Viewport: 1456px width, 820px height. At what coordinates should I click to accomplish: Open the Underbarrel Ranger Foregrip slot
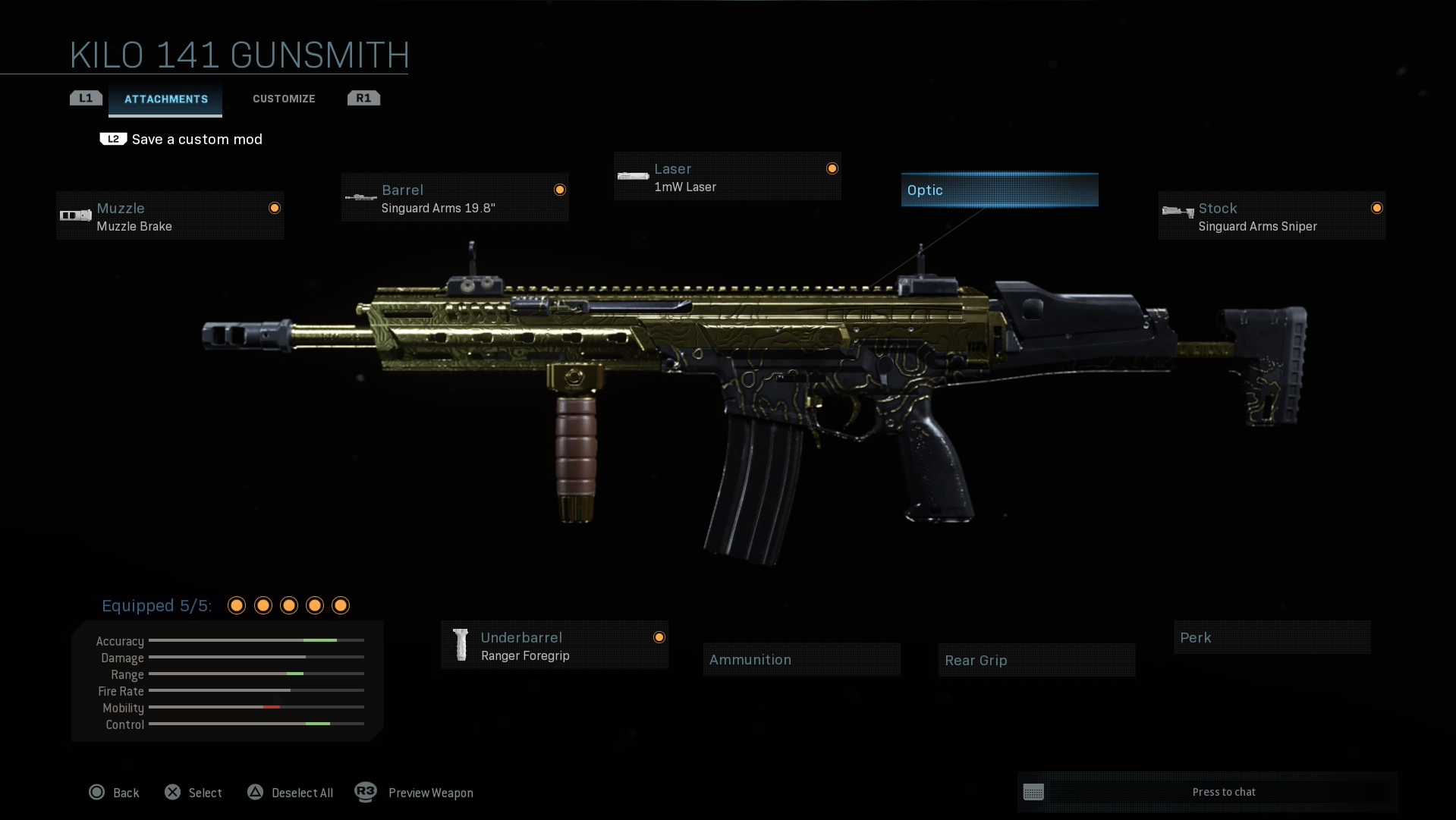tap(555, 646)
